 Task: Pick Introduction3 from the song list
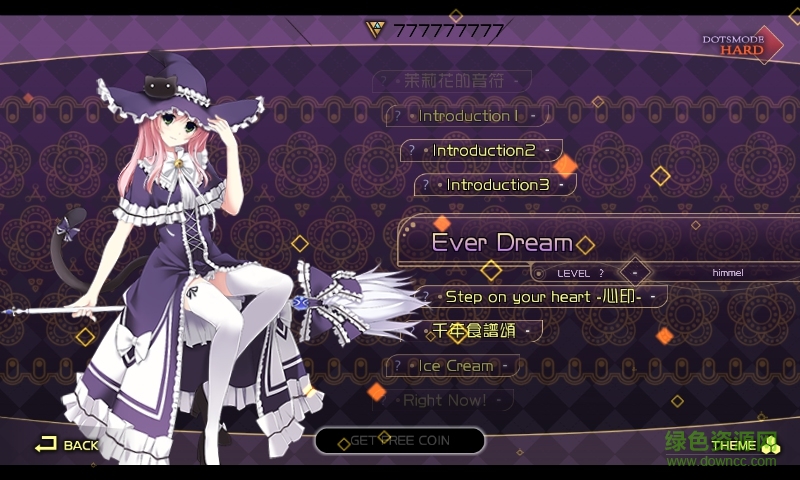click(x=497, y=185)
